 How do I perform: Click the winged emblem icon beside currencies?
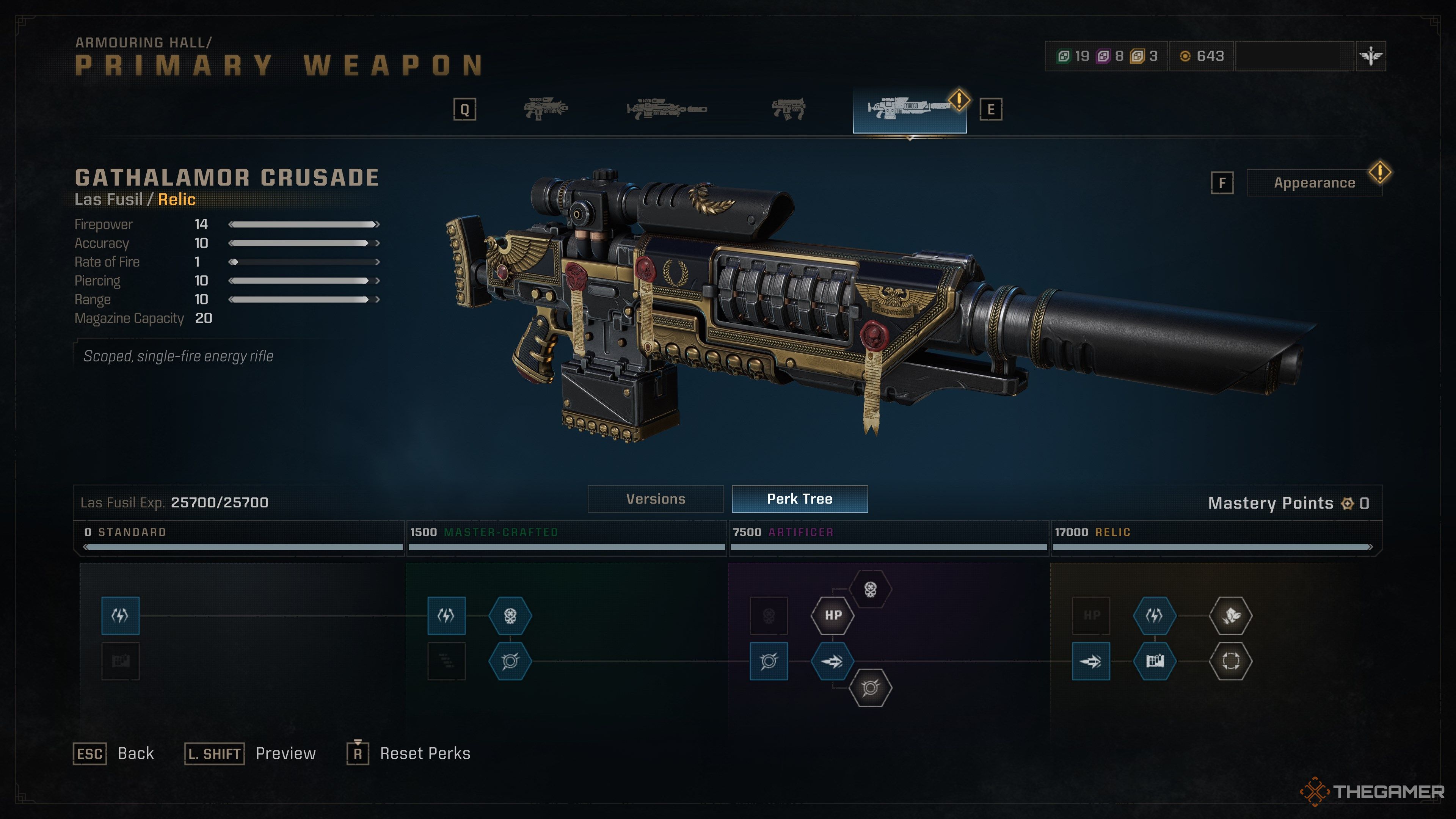[1371, 56]
